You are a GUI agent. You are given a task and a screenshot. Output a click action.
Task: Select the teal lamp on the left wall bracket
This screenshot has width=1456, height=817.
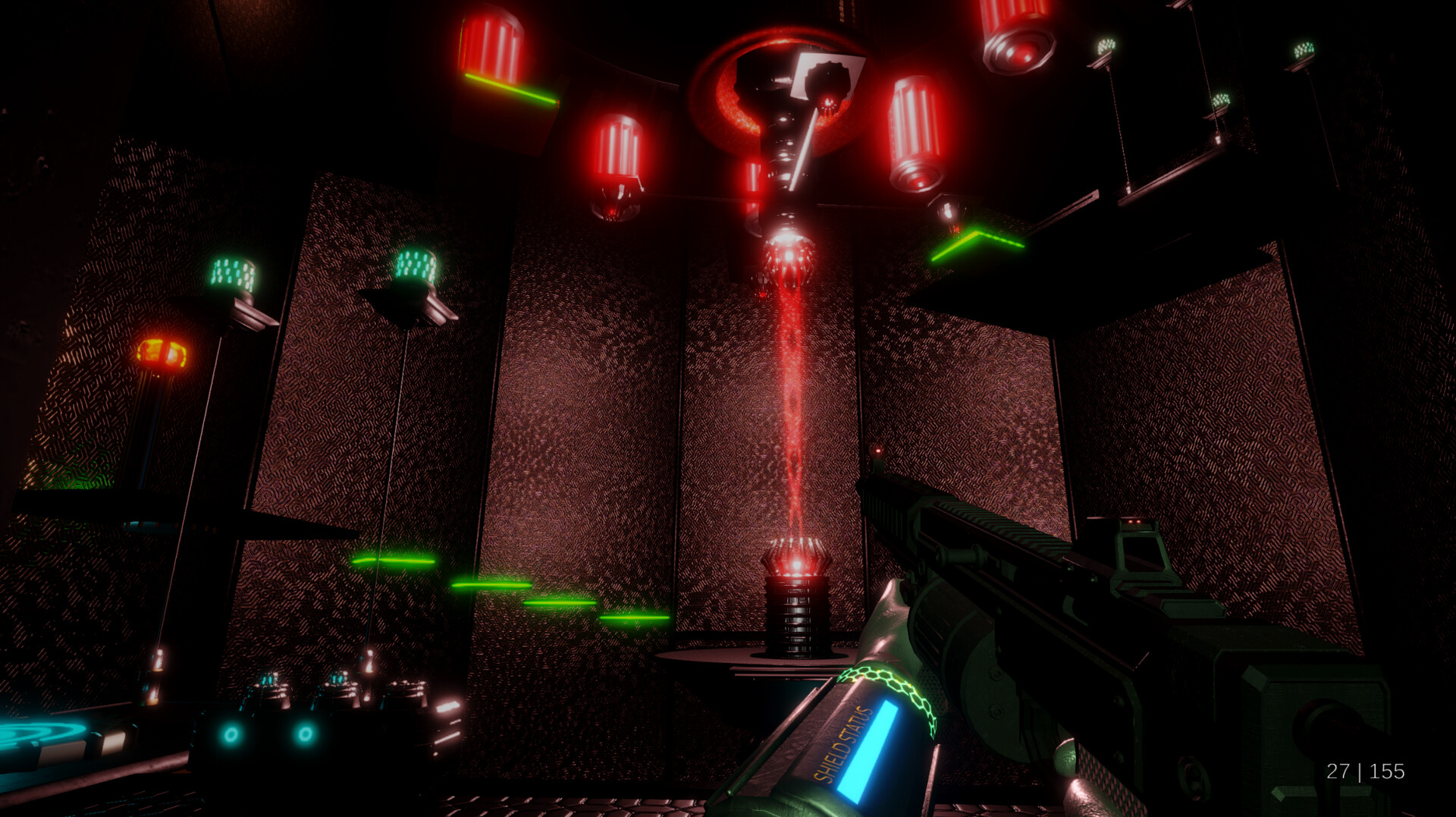231,273
